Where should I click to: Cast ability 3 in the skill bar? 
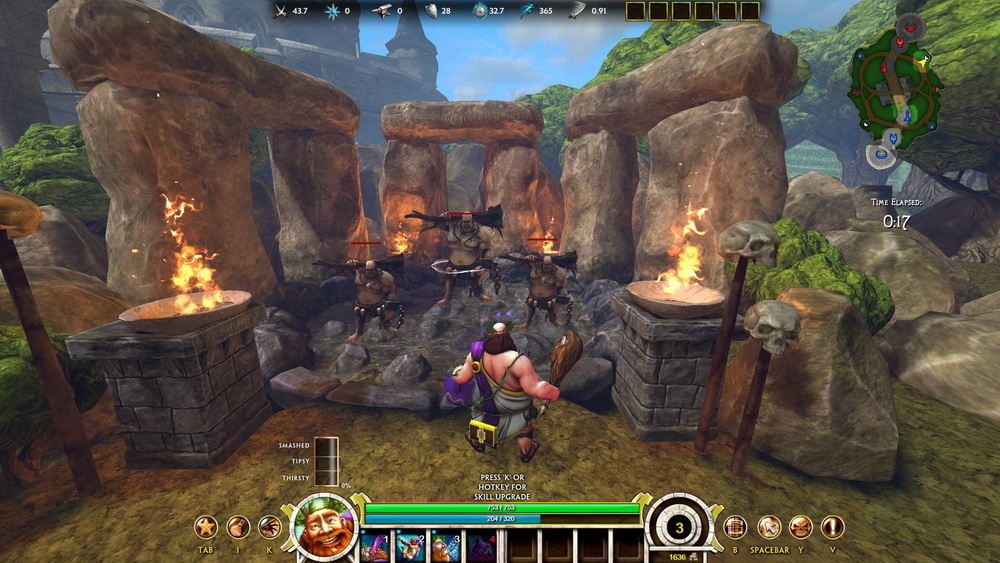tap(445, 547)
